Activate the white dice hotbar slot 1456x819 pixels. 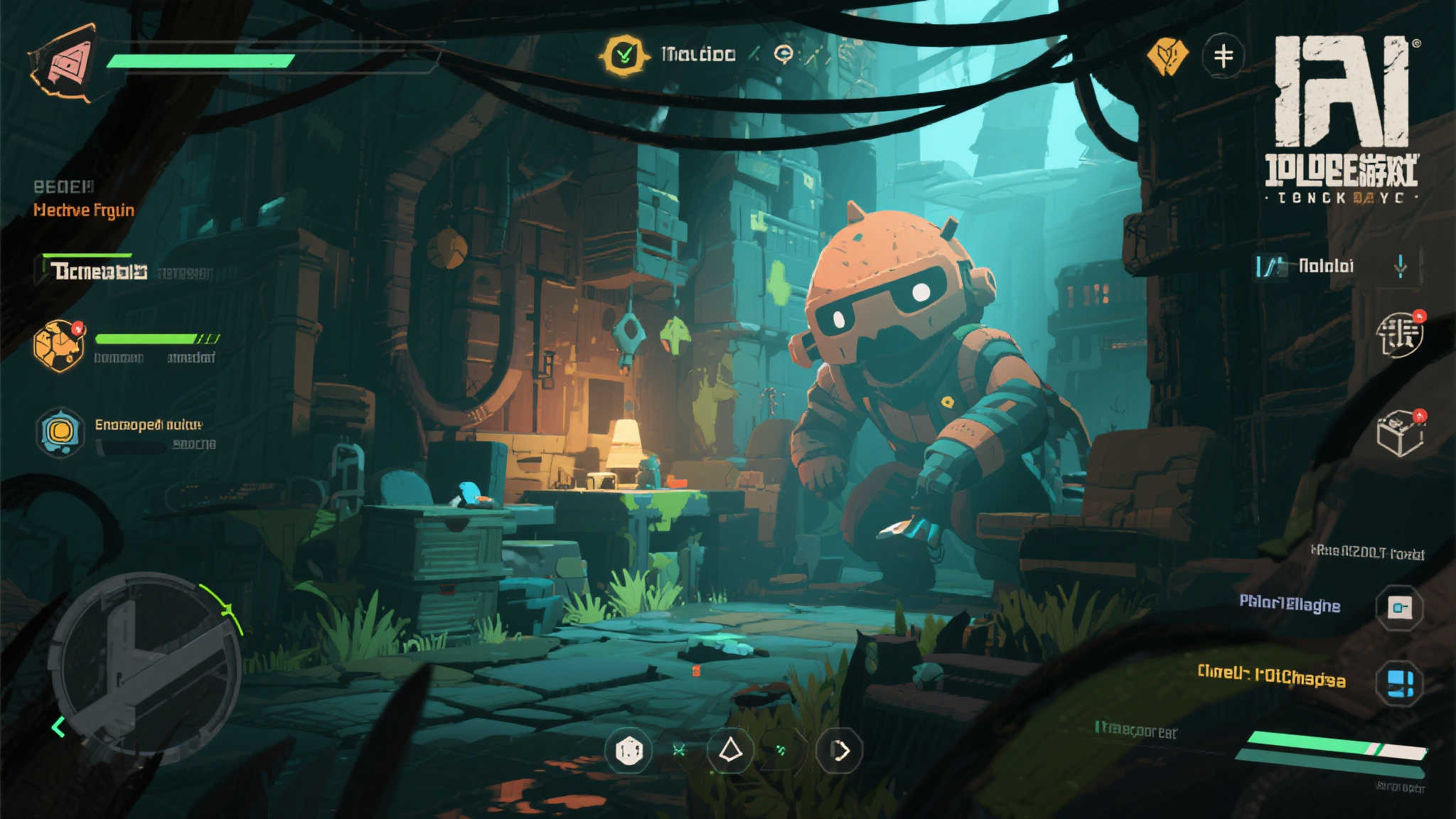628,751
